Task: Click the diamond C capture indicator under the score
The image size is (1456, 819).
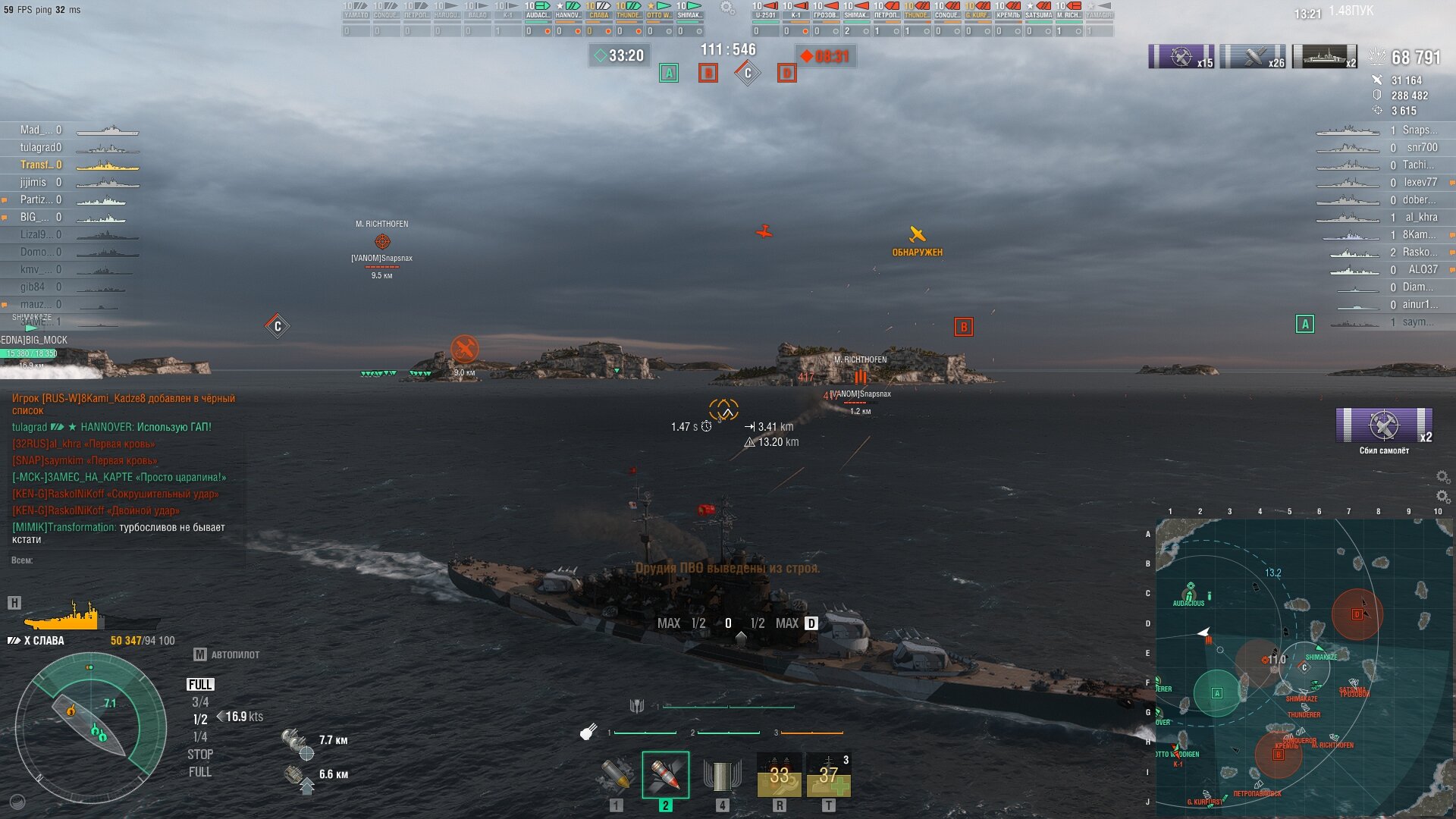Action: [748, 73]
